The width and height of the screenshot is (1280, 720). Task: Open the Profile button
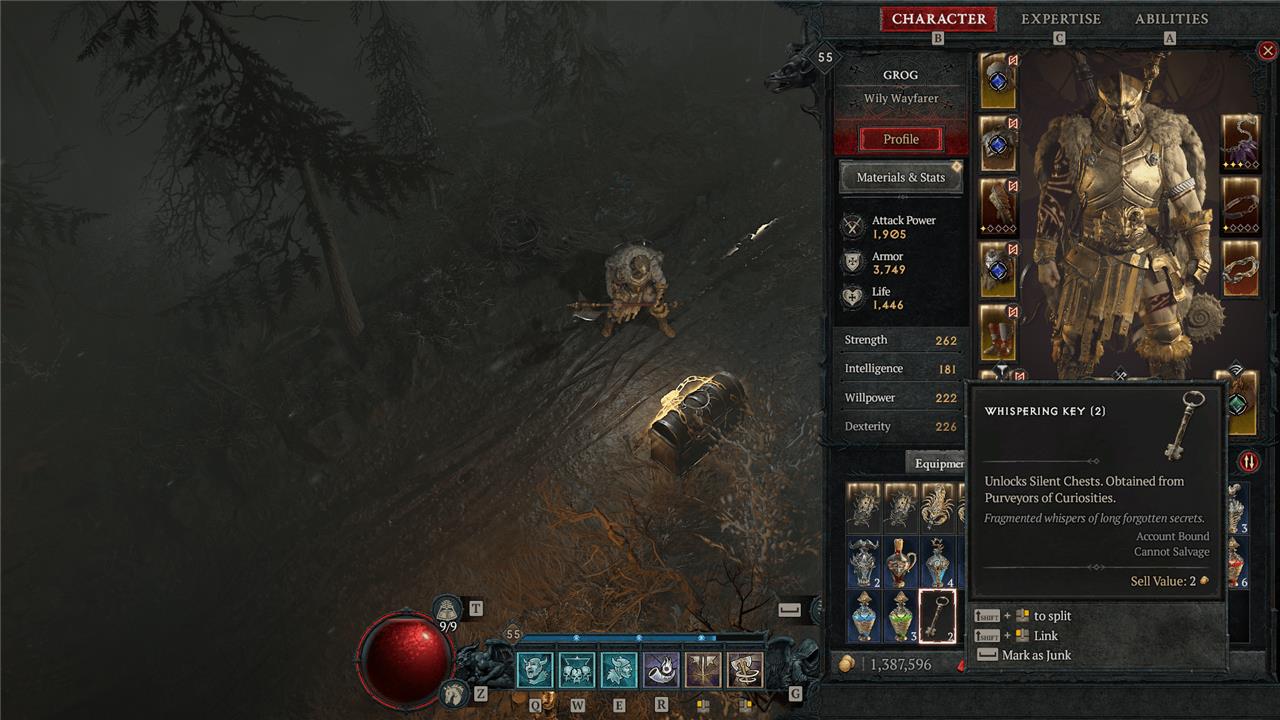click(900, 139)
